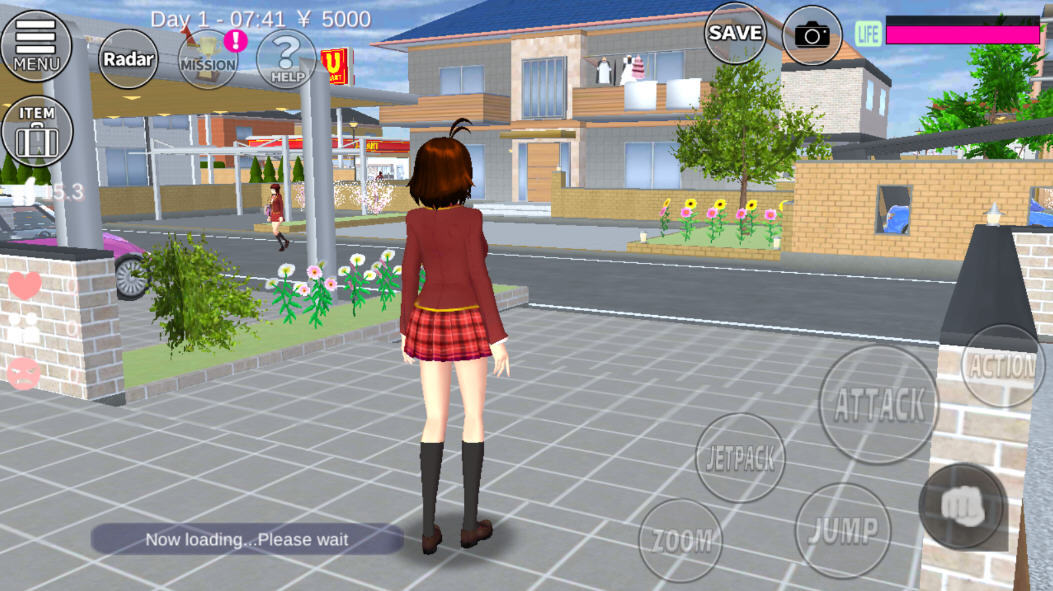The height and width of the screenshot is (591, 1053).
Task: Tap the ATTACK button
Action: click(879, 404)
